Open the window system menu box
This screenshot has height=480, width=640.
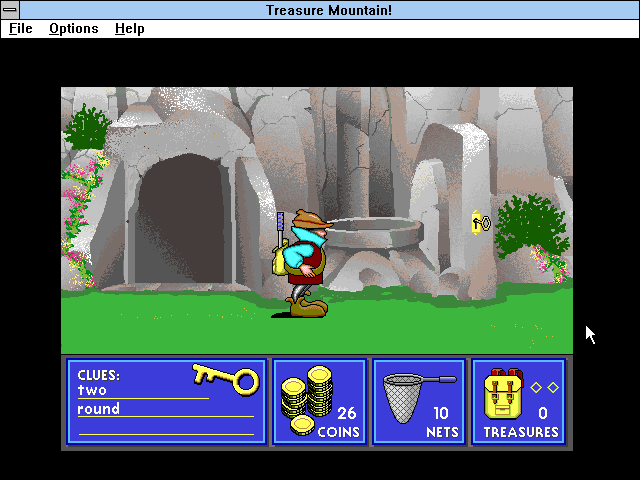(10, 10)
